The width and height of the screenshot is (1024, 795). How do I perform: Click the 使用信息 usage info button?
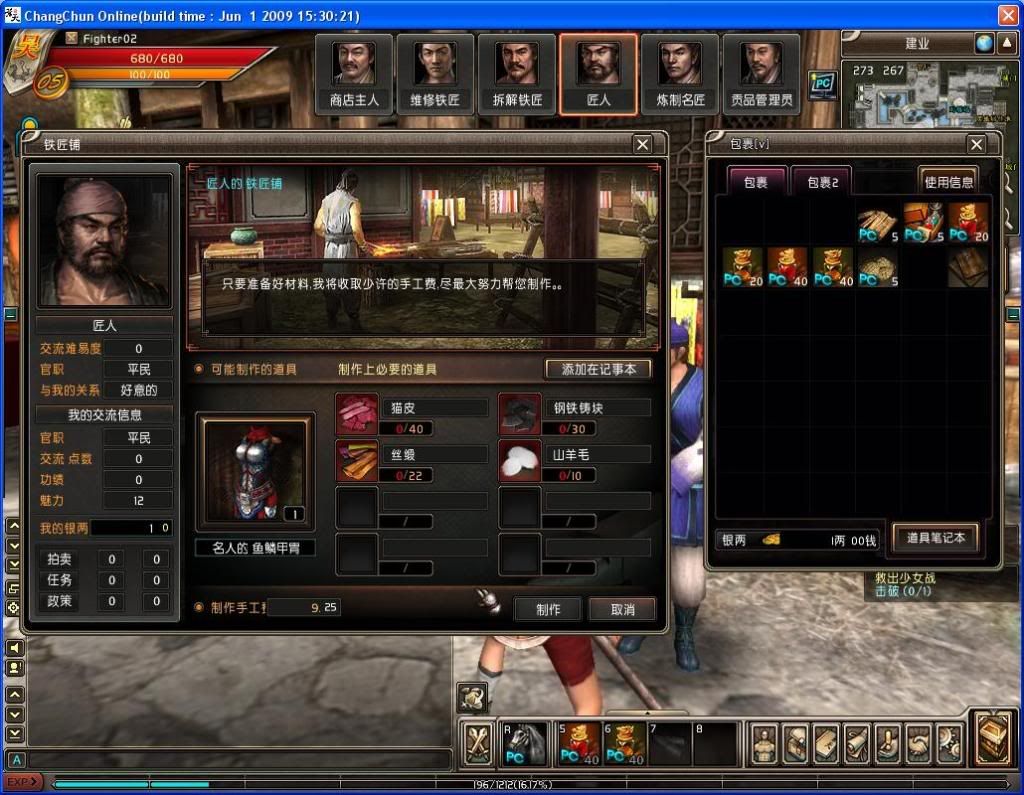tap(948, 182)
